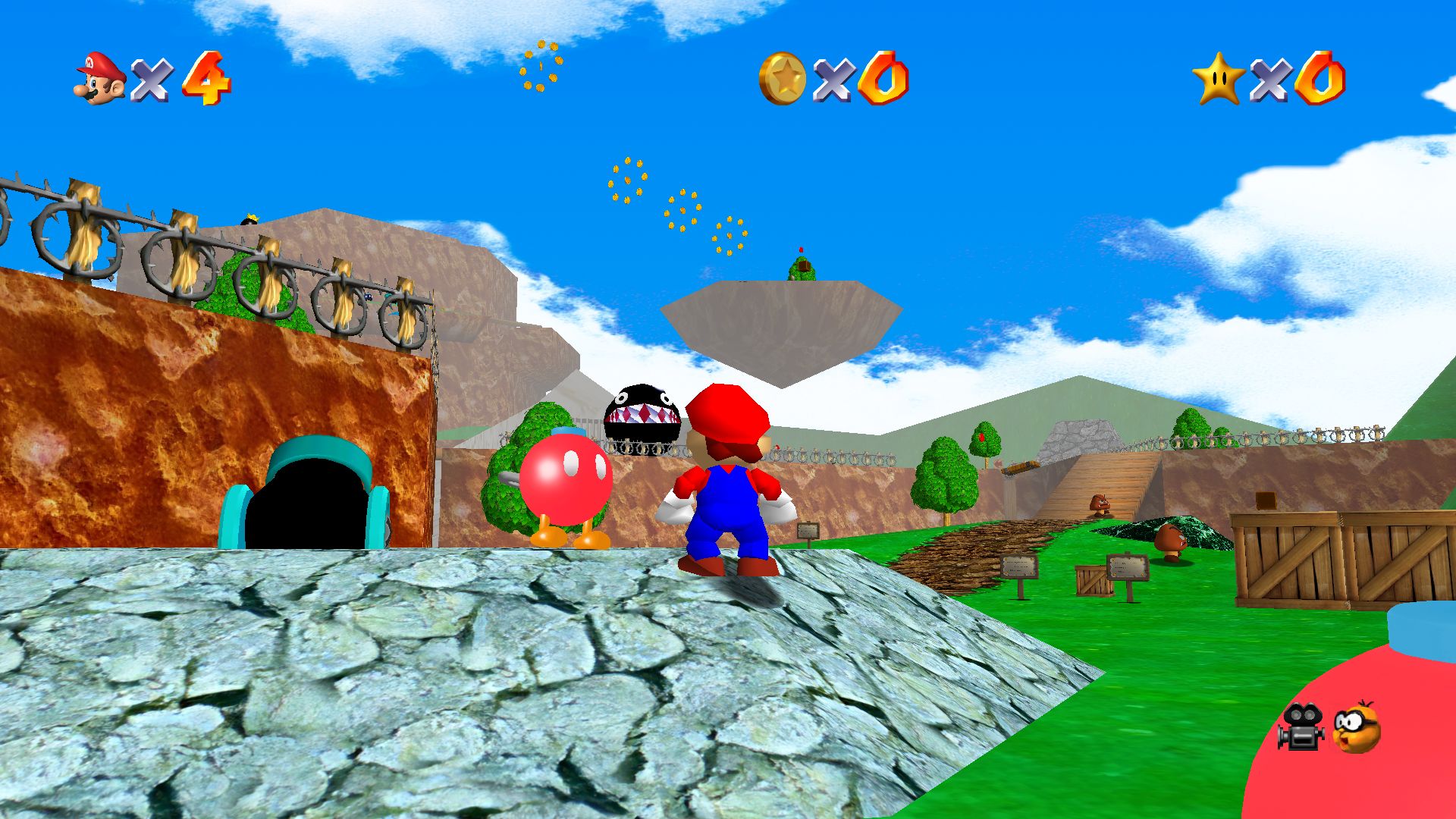
Task: Click the camera mode icon
Action: pos(1301,726)
